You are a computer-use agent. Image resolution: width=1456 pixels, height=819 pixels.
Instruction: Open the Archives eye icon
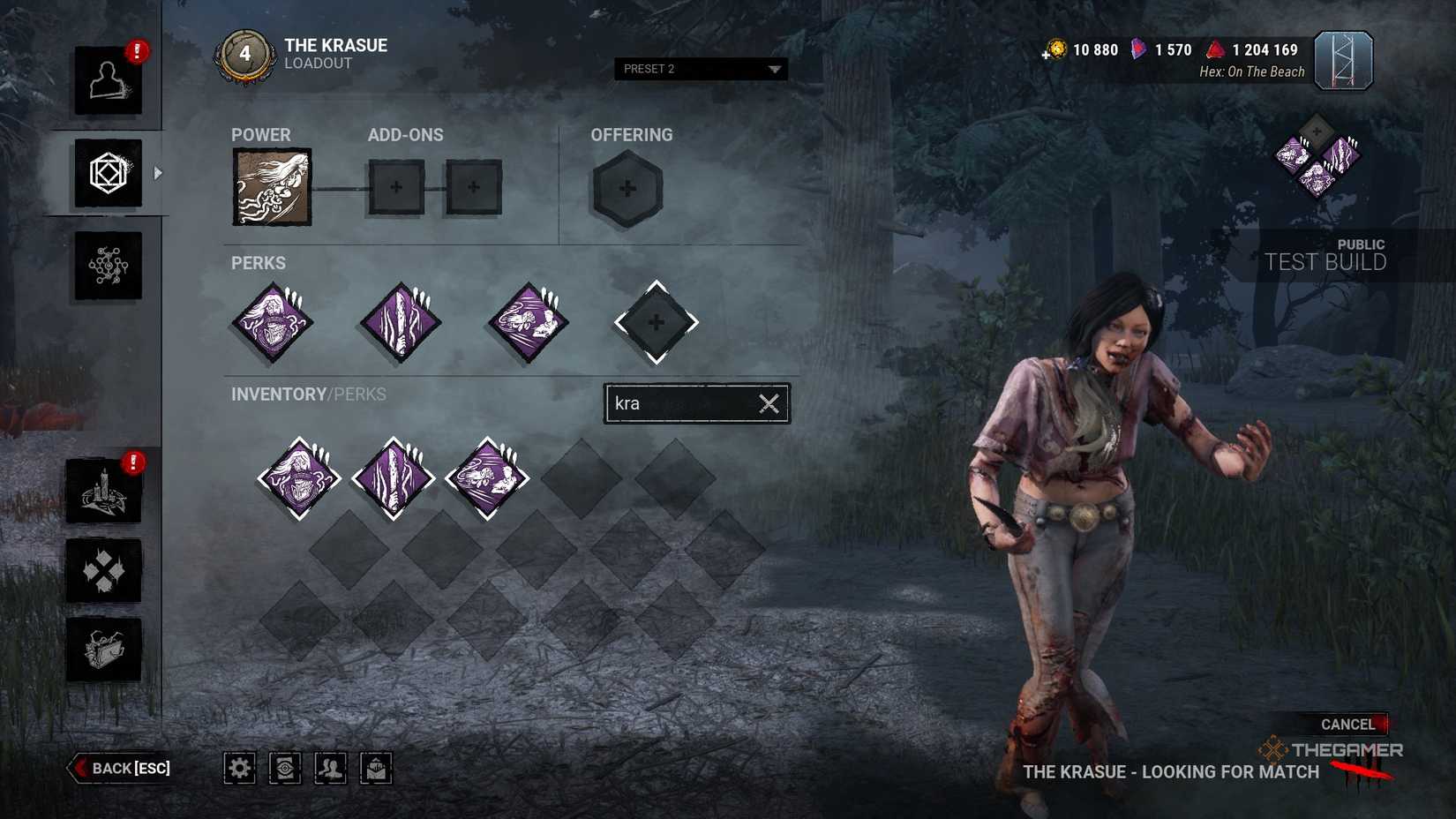(284, 768)
